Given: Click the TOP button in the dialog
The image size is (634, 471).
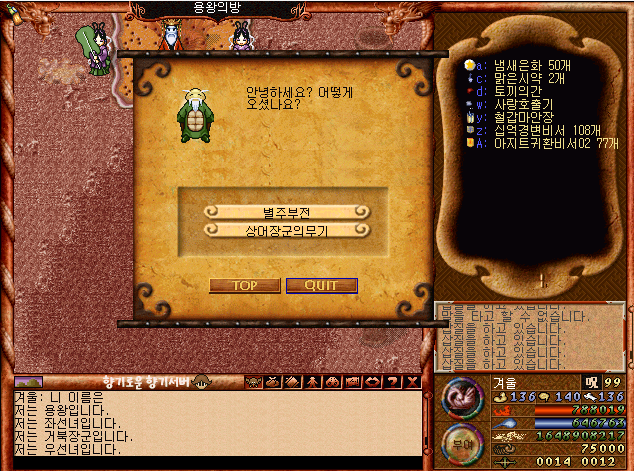Looking at the screenshot, I should coord(244,285).
